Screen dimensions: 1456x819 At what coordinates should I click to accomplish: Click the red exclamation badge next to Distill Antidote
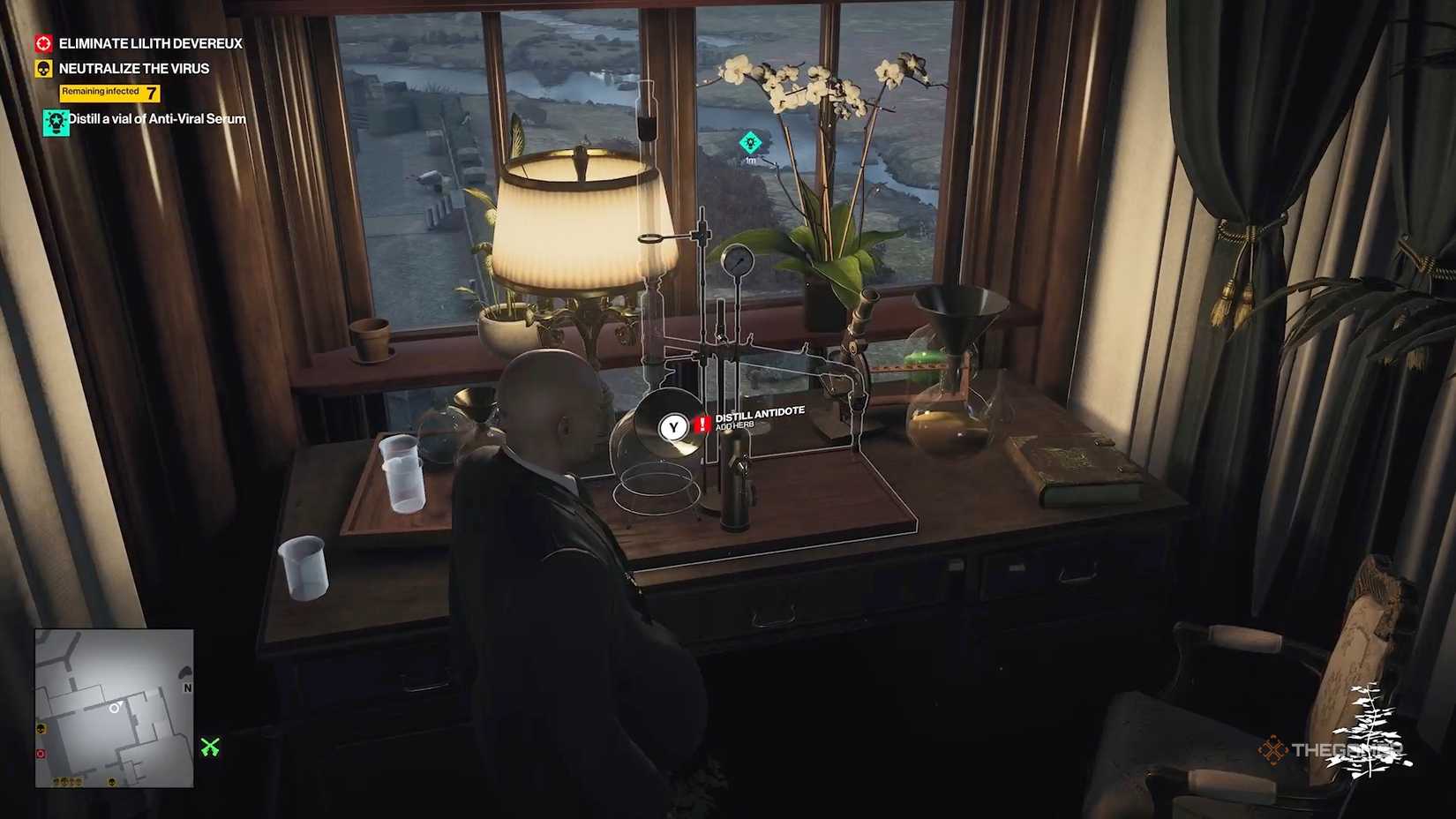pyautogui.click(x=701, y=425)
